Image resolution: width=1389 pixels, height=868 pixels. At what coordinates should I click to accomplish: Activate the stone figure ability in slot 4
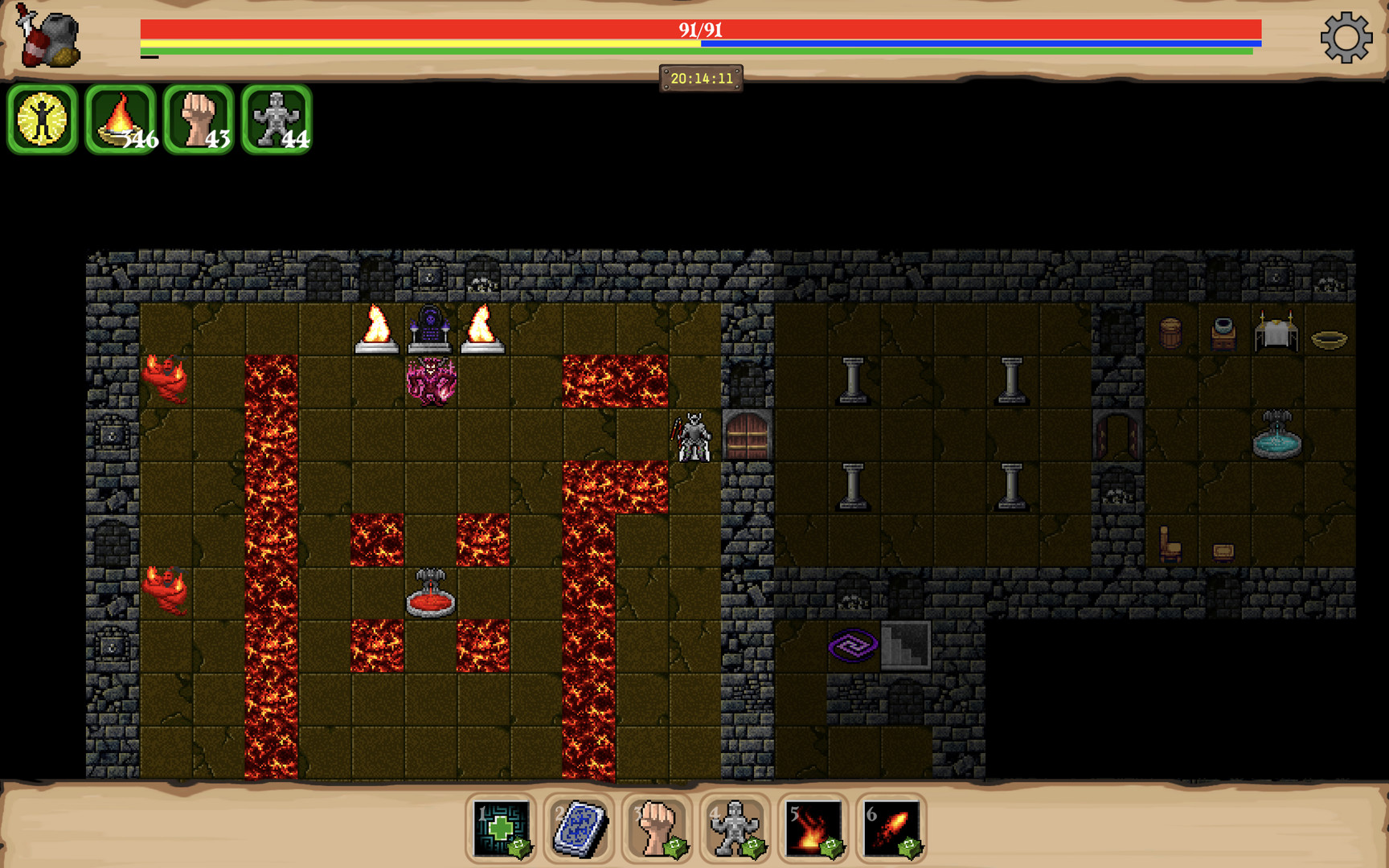pos(735,828)
